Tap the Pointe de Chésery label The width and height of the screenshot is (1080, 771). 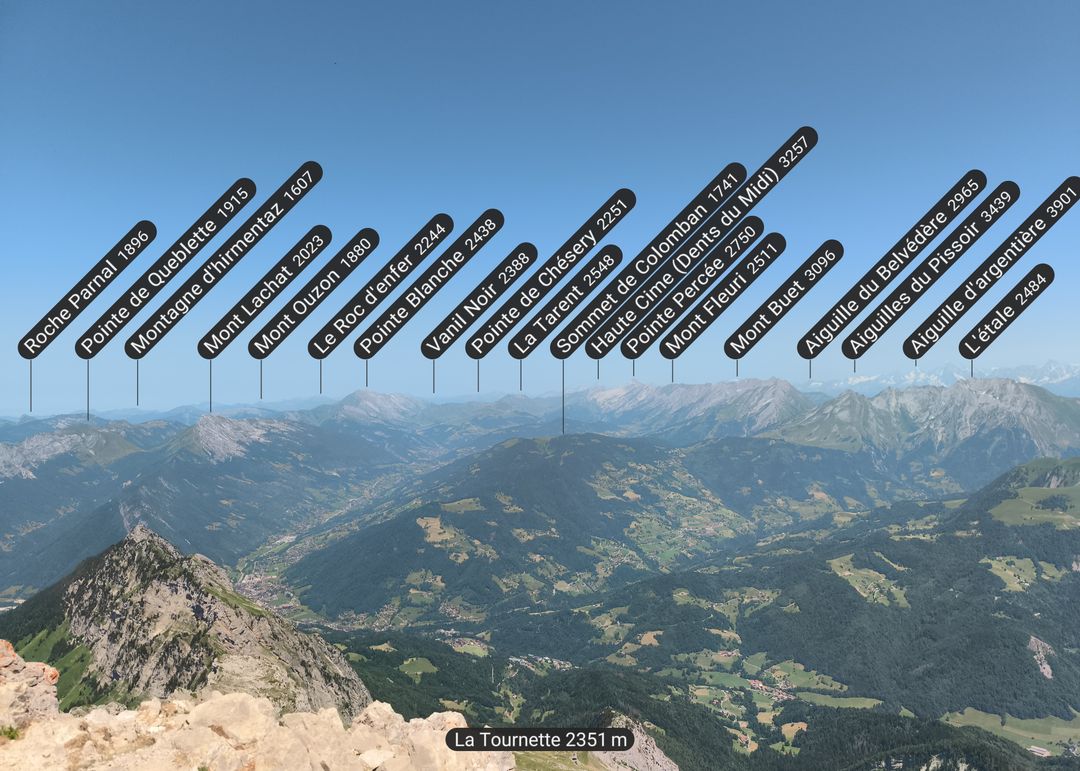550,273
